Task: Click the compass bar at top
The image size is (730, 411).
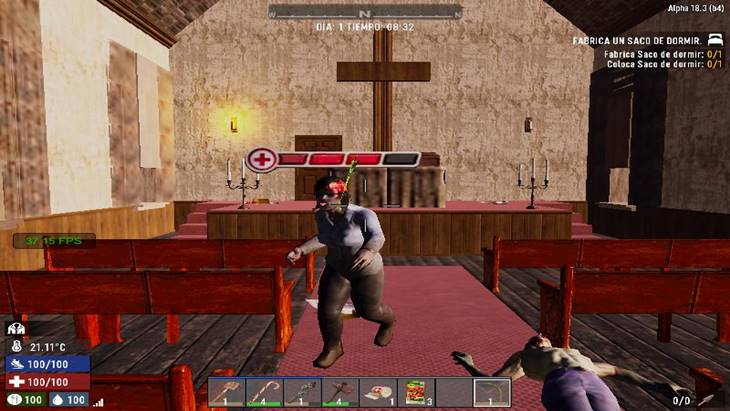Action: [x=365, y=12]
